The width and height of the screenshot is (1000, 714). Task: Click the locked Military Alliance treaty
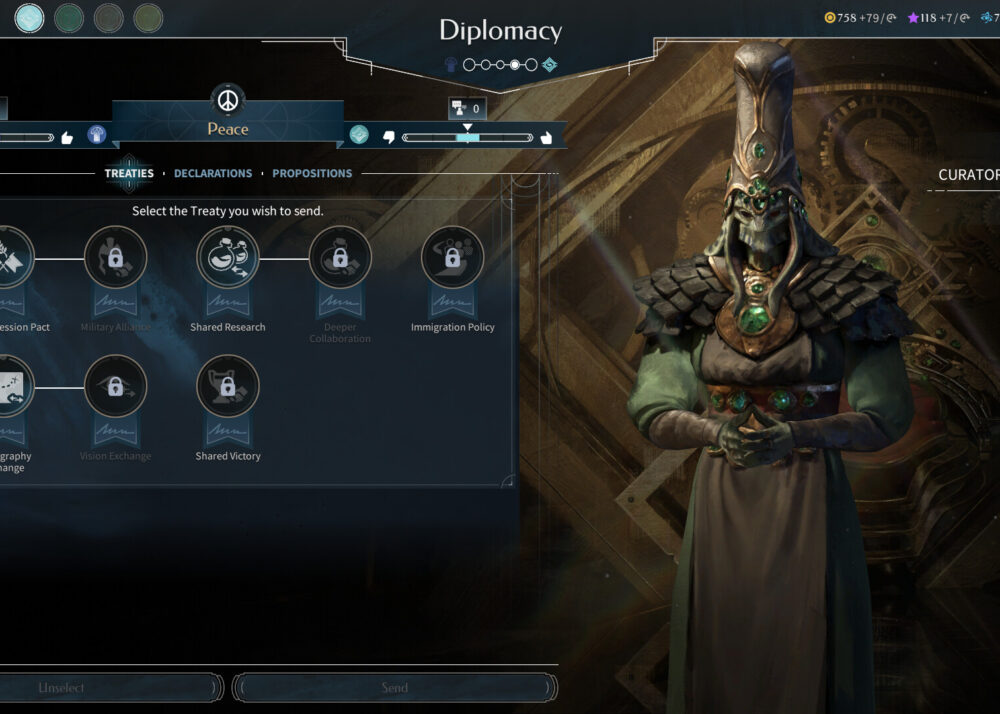[x=116, y=258]
